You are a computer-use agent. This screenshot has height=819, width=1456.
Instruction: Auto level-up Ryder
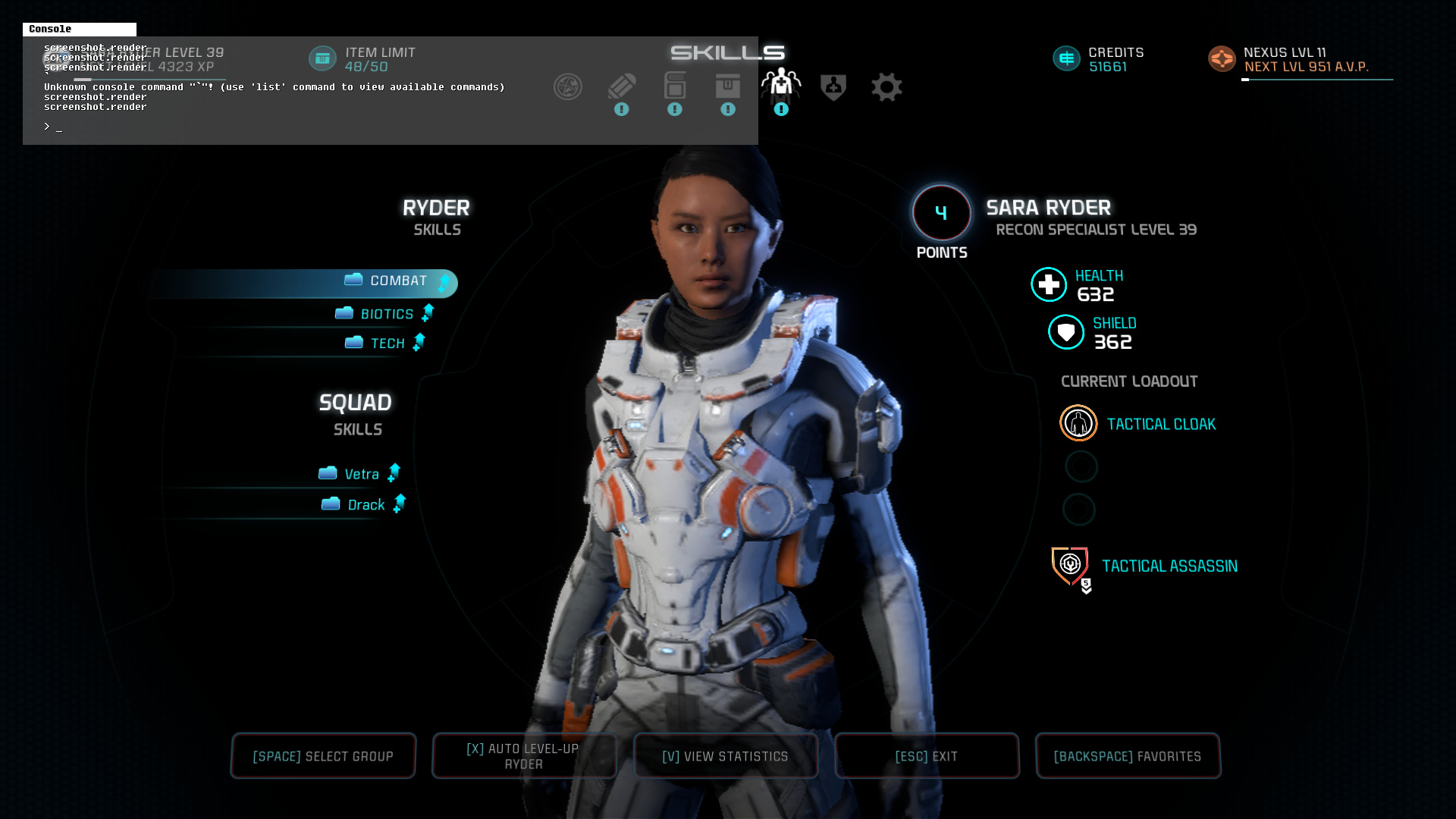pos(523,756)
